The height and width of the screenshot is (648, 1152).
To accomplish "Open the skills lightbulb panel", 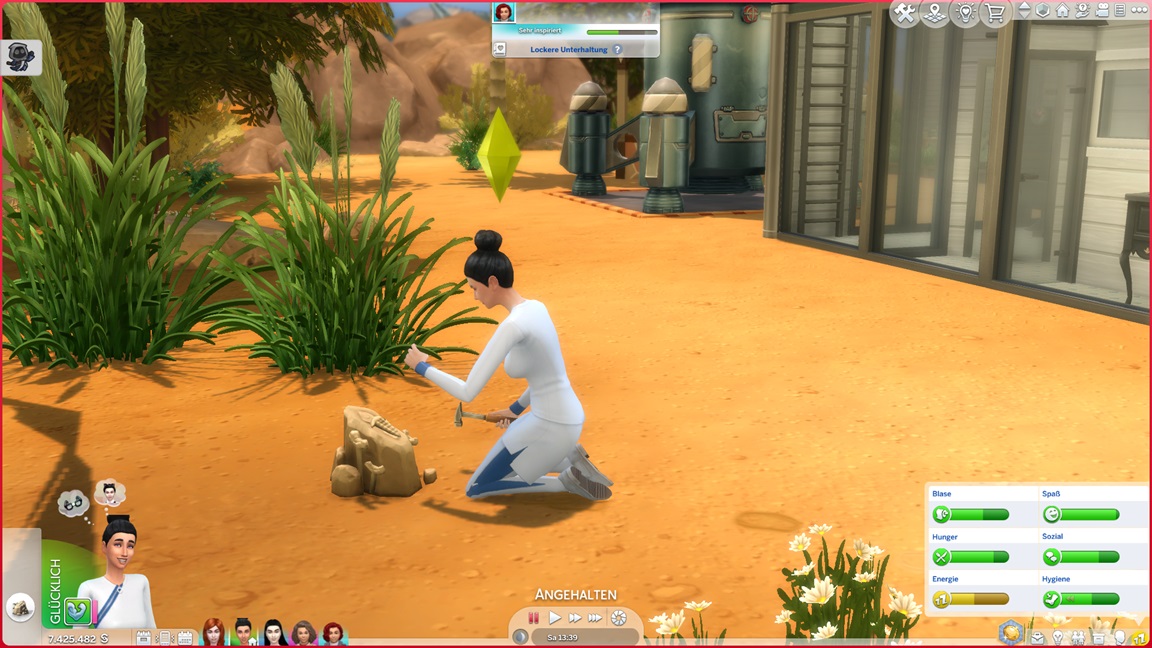I will (1058, 638).
